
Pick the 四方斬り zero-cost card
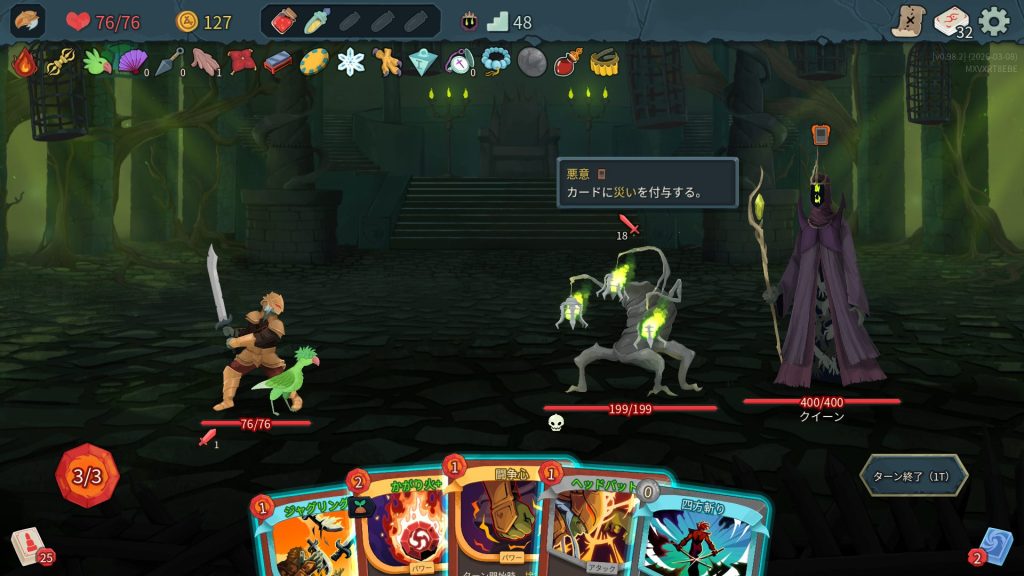700,535
